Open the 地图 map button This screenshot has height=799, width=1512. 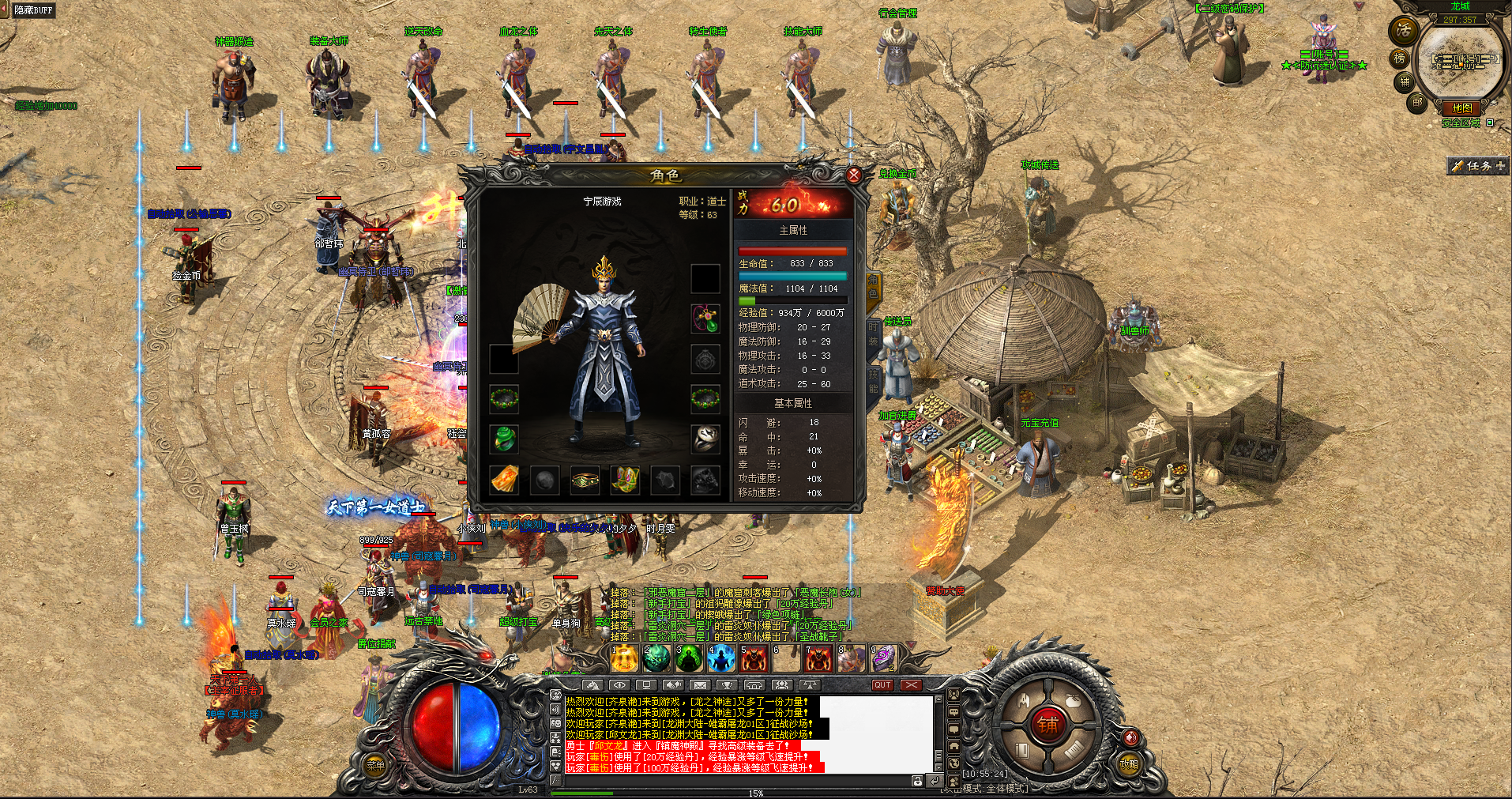point(1461,108)
